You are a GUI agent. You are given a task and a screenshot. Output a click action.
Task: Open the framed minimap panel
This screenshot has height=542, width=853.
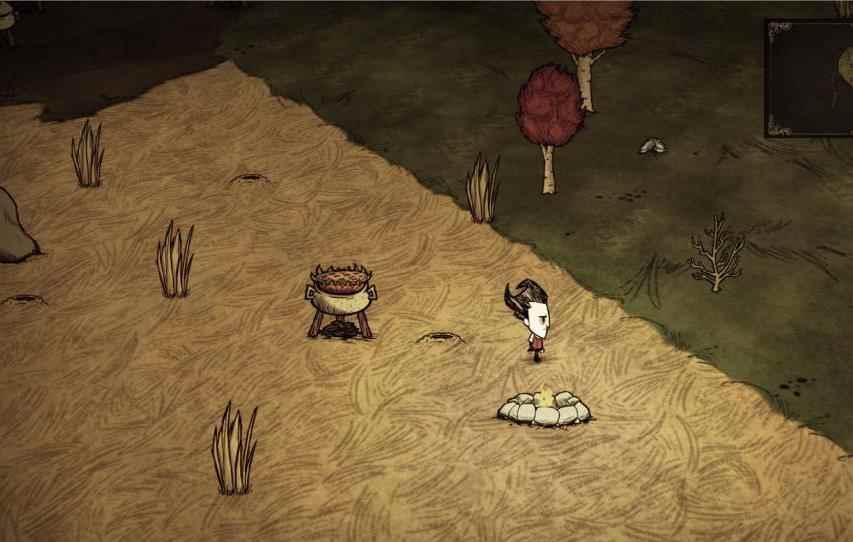click(811, 77)
